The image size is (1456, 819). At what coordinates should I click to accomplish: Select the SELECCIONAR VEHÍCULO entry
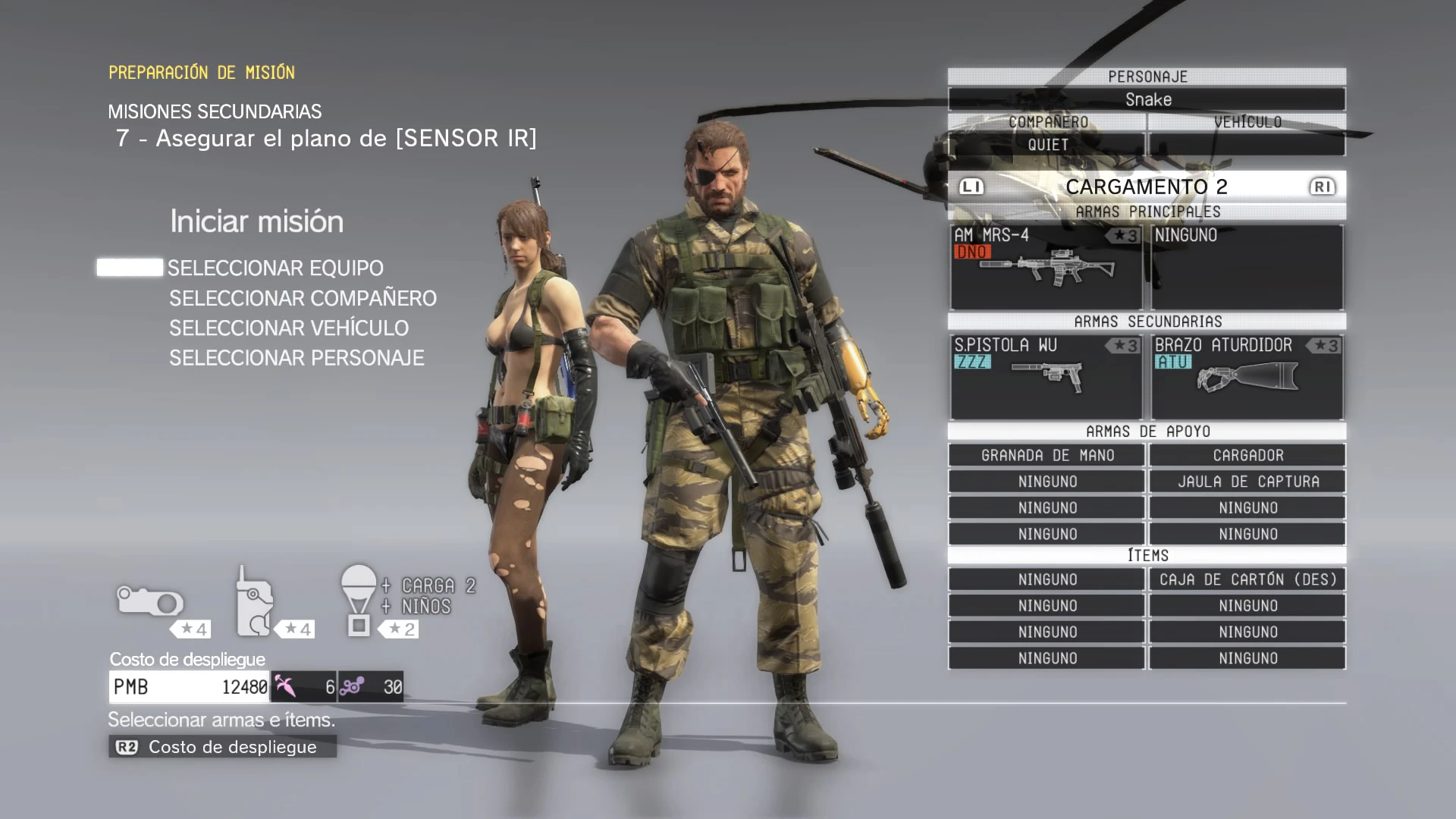pyautogui.click(x=289, y=328)
